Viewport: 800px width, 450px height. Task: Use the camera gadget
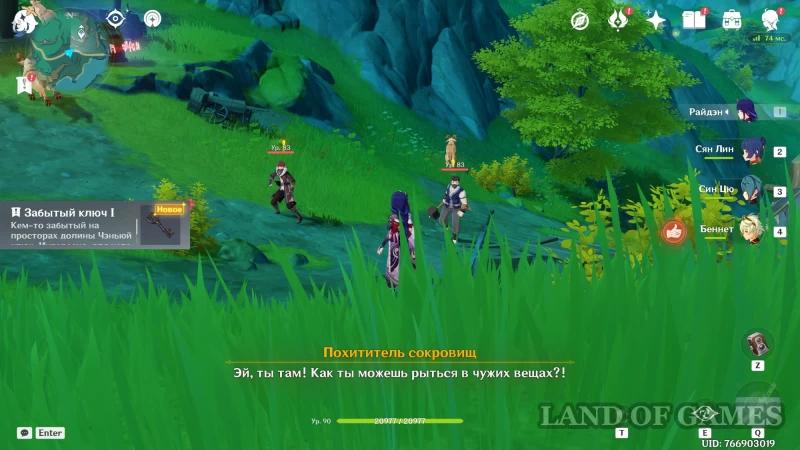758,344
